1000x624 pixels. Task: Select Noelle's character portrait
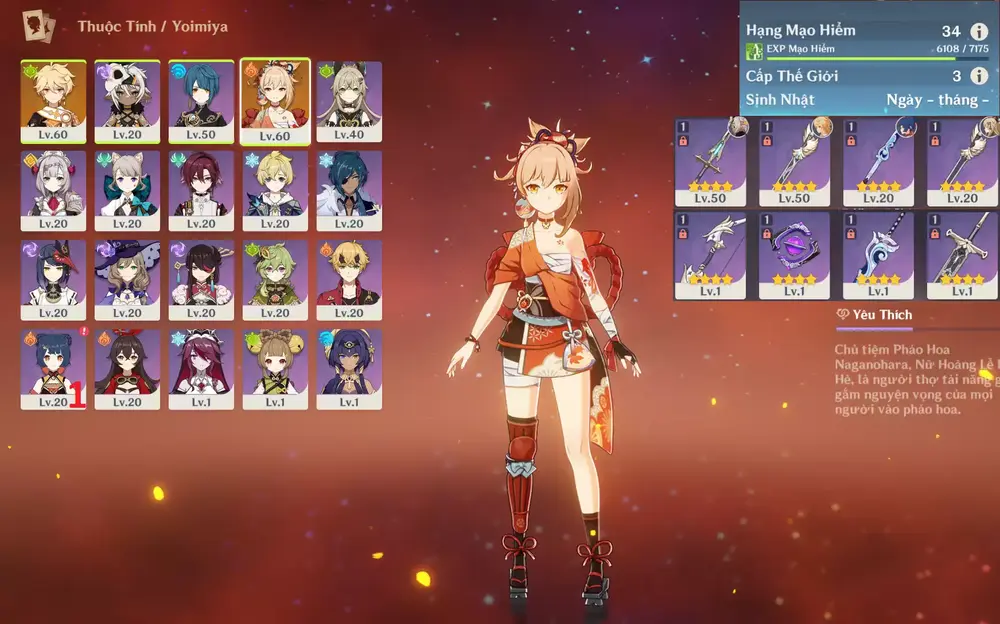point(53,190)
